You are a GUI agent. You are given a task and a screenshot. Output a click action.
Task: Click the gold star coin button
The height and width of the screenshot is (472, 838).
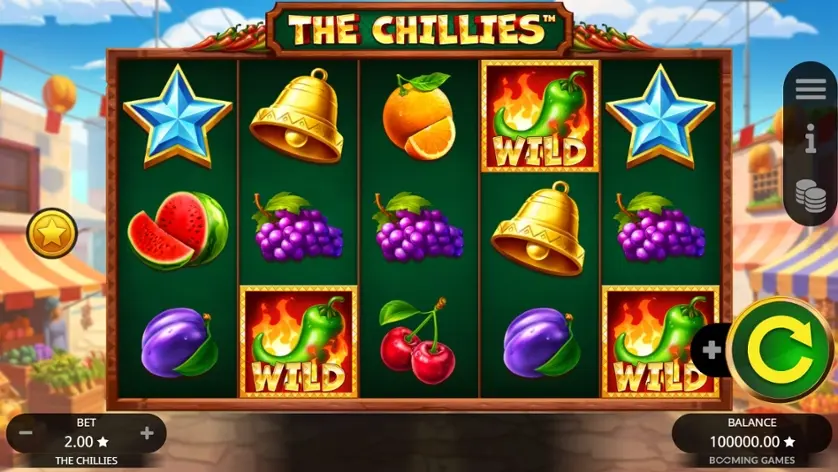point(50,235)
